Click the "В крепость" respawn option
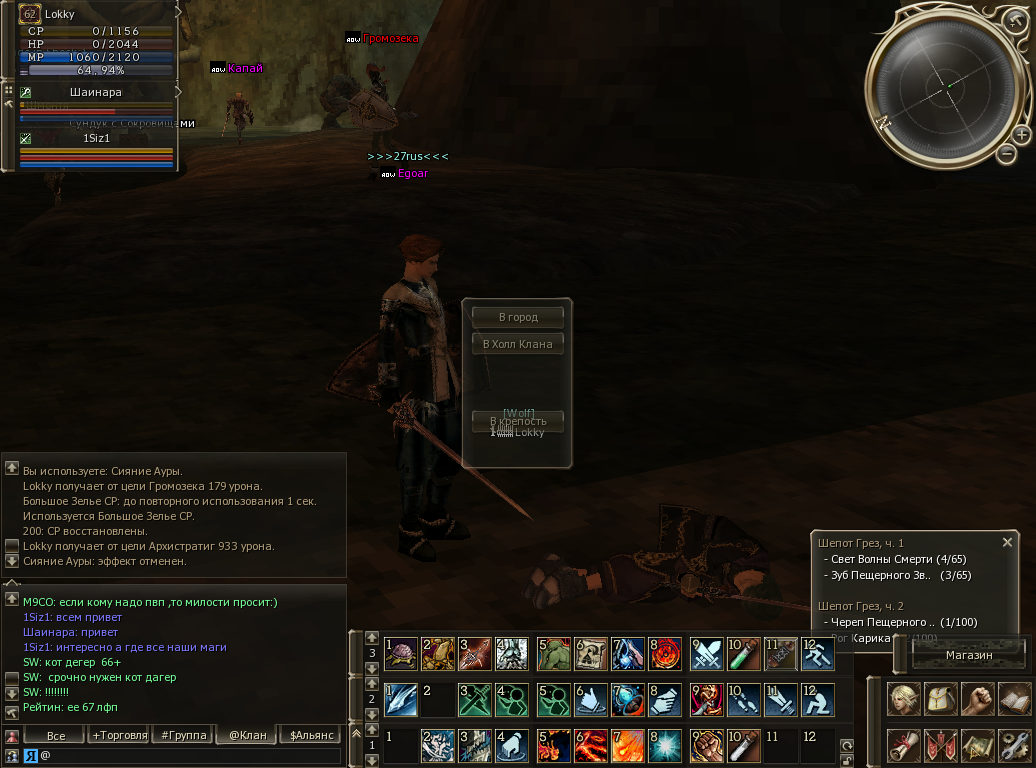 point(517,421)
